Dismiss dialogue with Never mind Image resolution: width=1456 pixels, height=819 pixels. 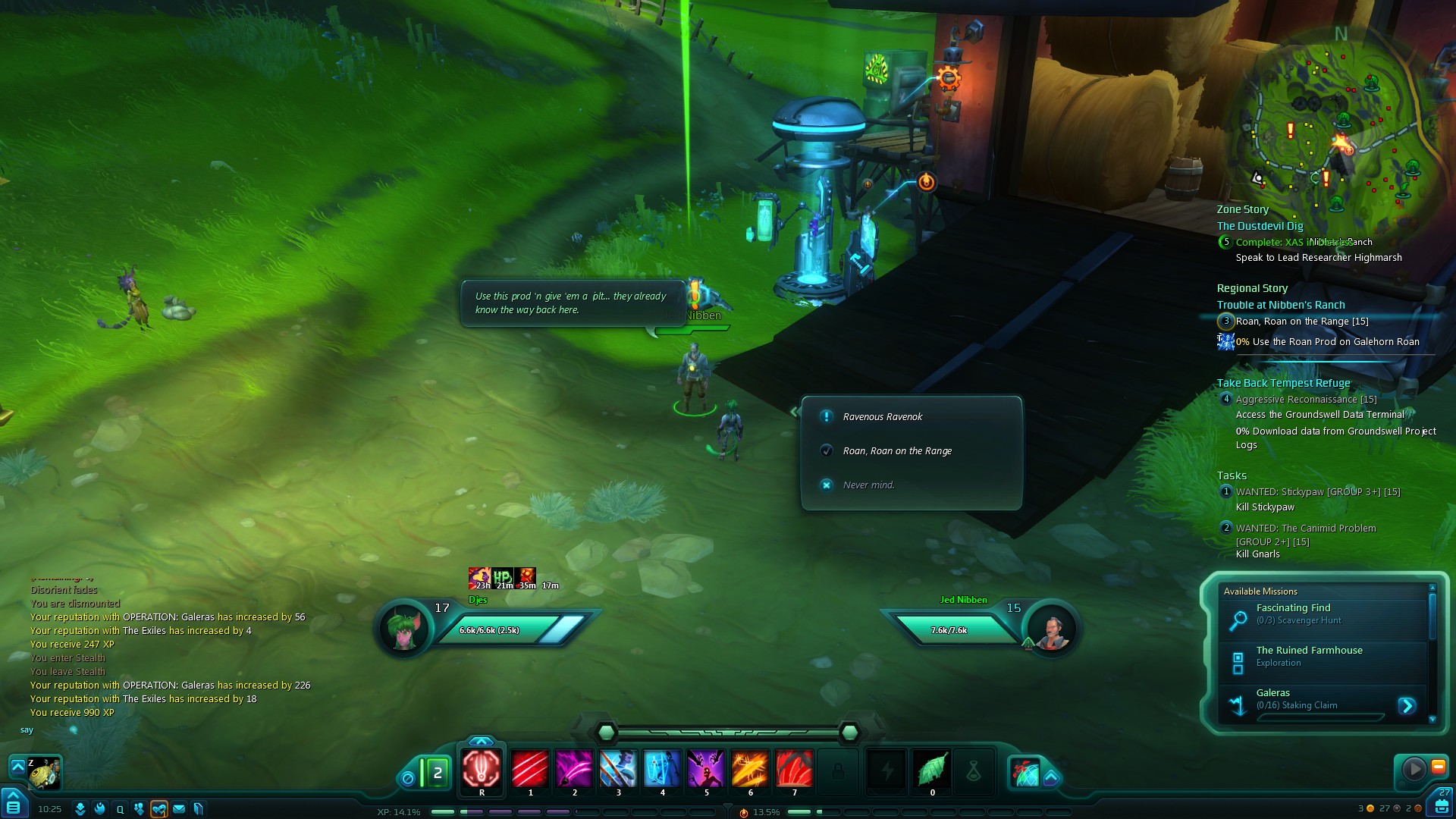pos(868,485)
